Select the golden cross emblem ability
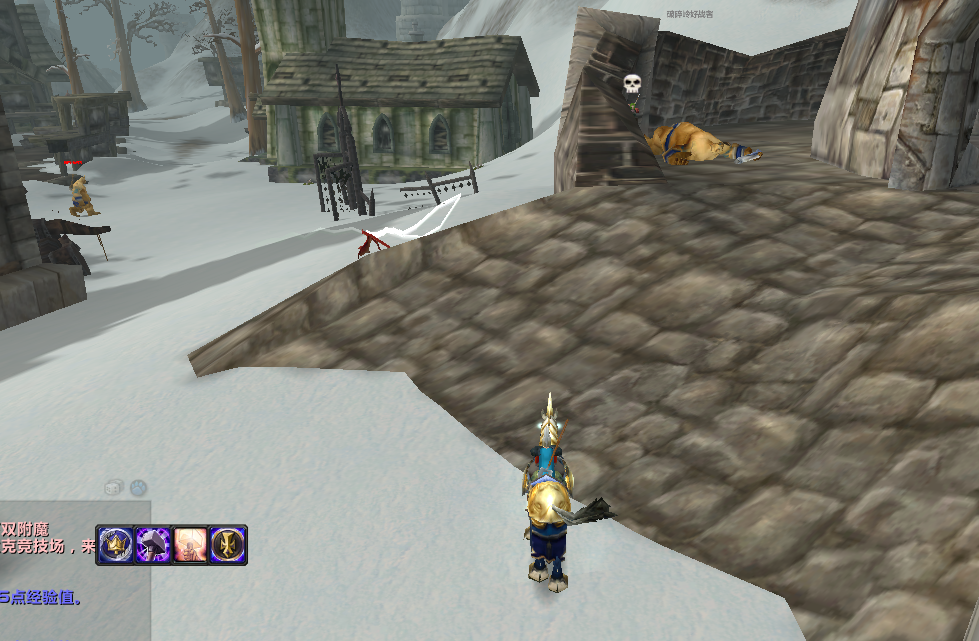 [228, 545]
